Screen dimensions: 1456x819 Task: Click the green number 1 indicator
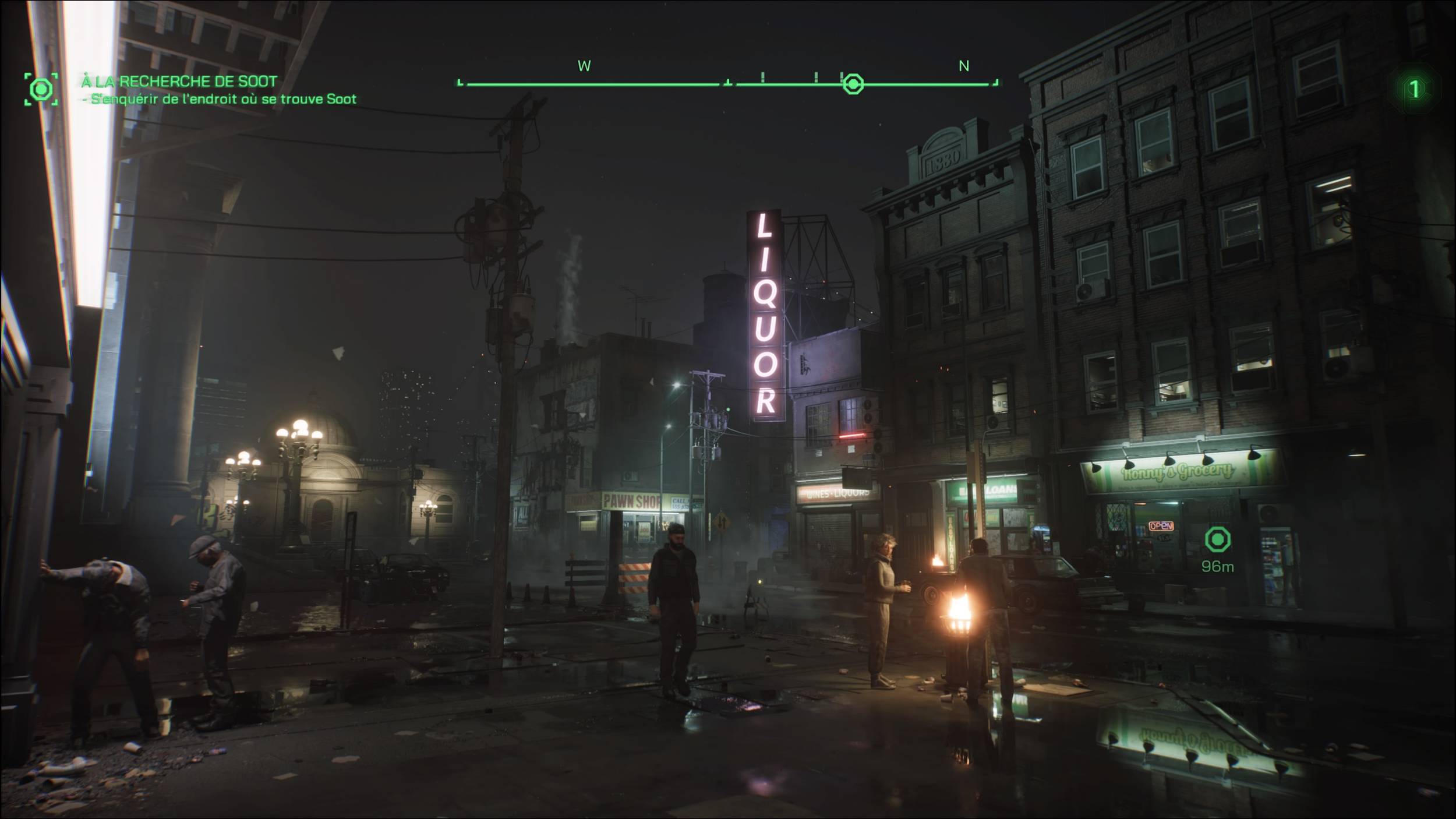(1414, 89)
